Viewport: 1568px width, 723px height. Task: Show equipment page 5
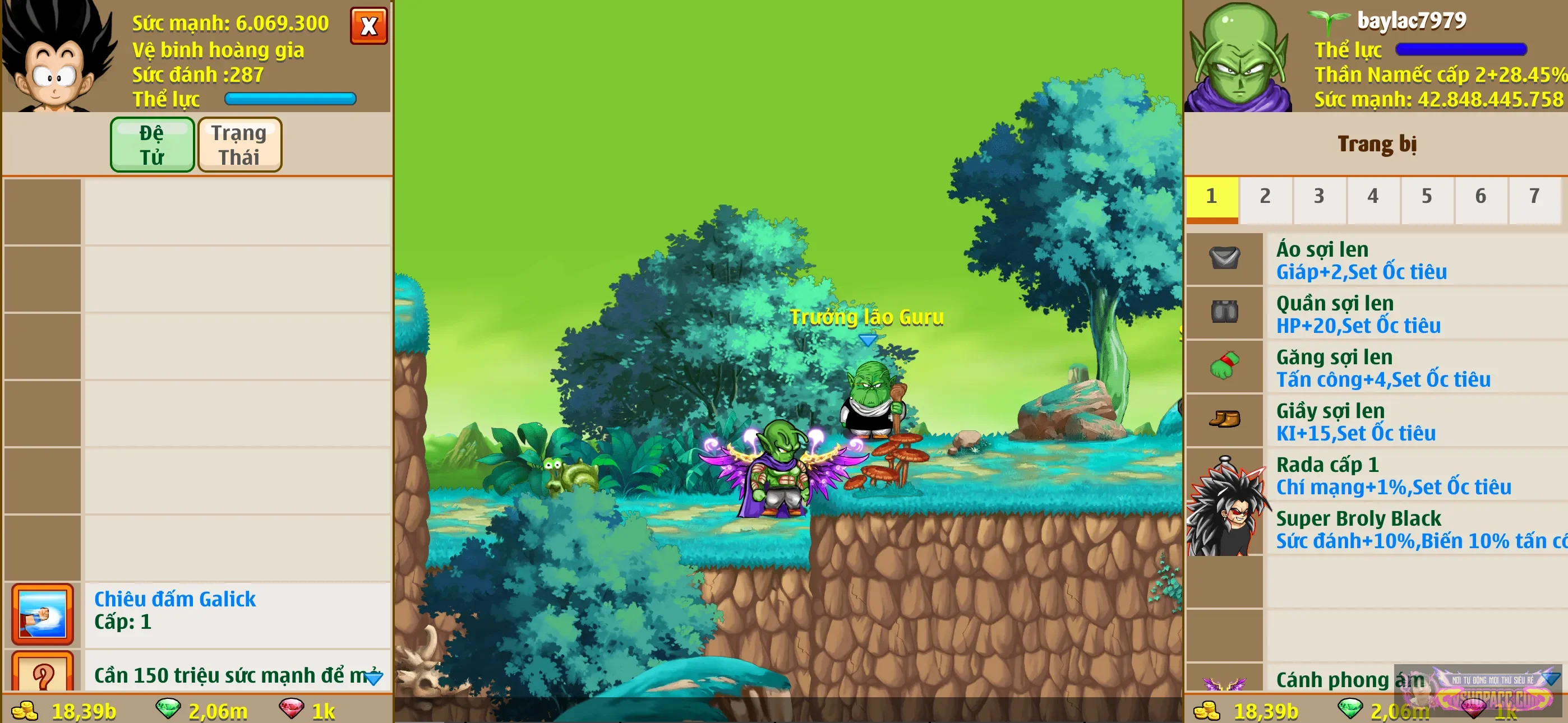click(x=1426, y=197)
